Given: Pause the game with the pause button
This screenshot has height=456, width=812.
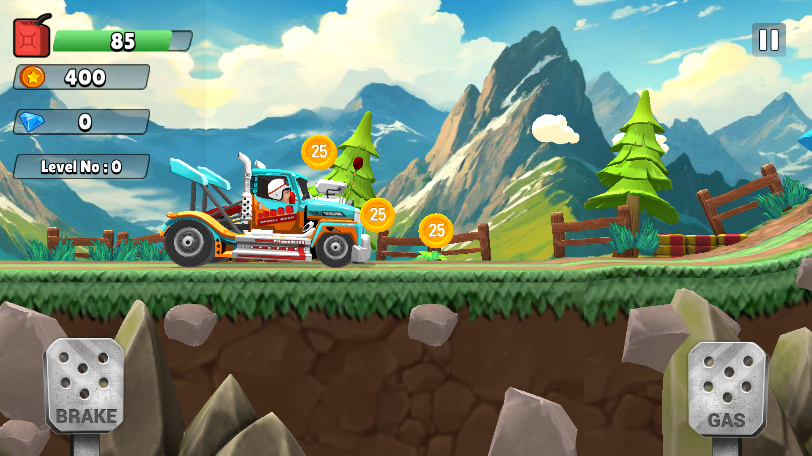Looking at the screenshot, I should pyautogui.click(x=768, y=40).
